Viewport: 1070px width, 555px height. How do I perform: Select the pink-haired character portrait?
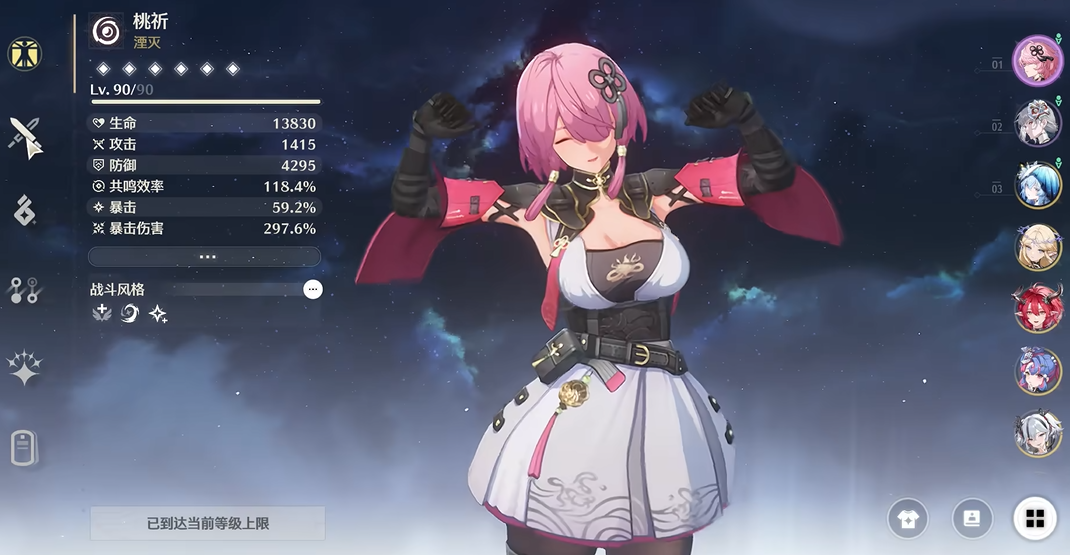click(1037, 61)
